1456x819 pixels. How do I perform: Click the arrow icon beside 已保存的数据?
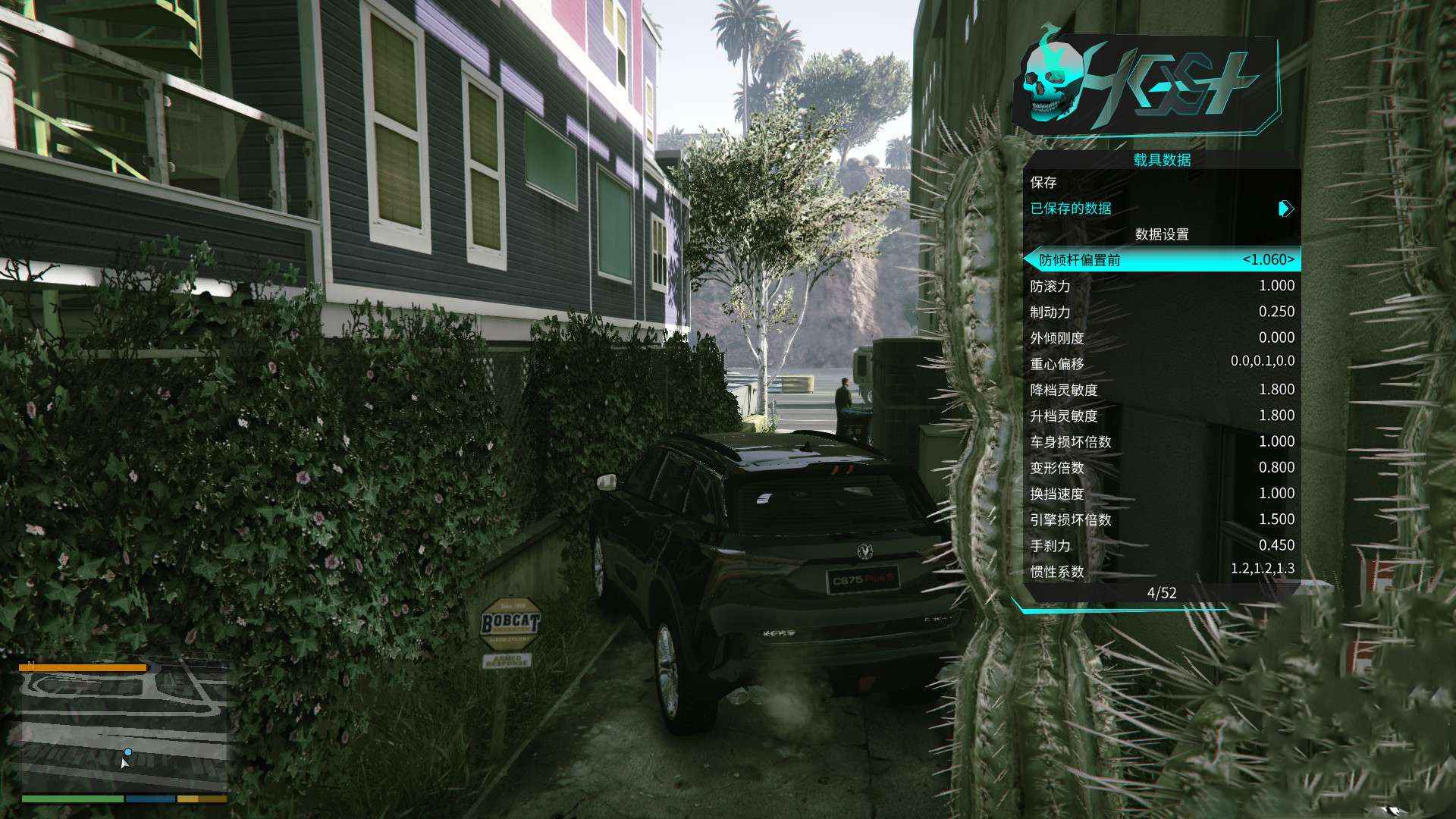(x=1283, y=209)
